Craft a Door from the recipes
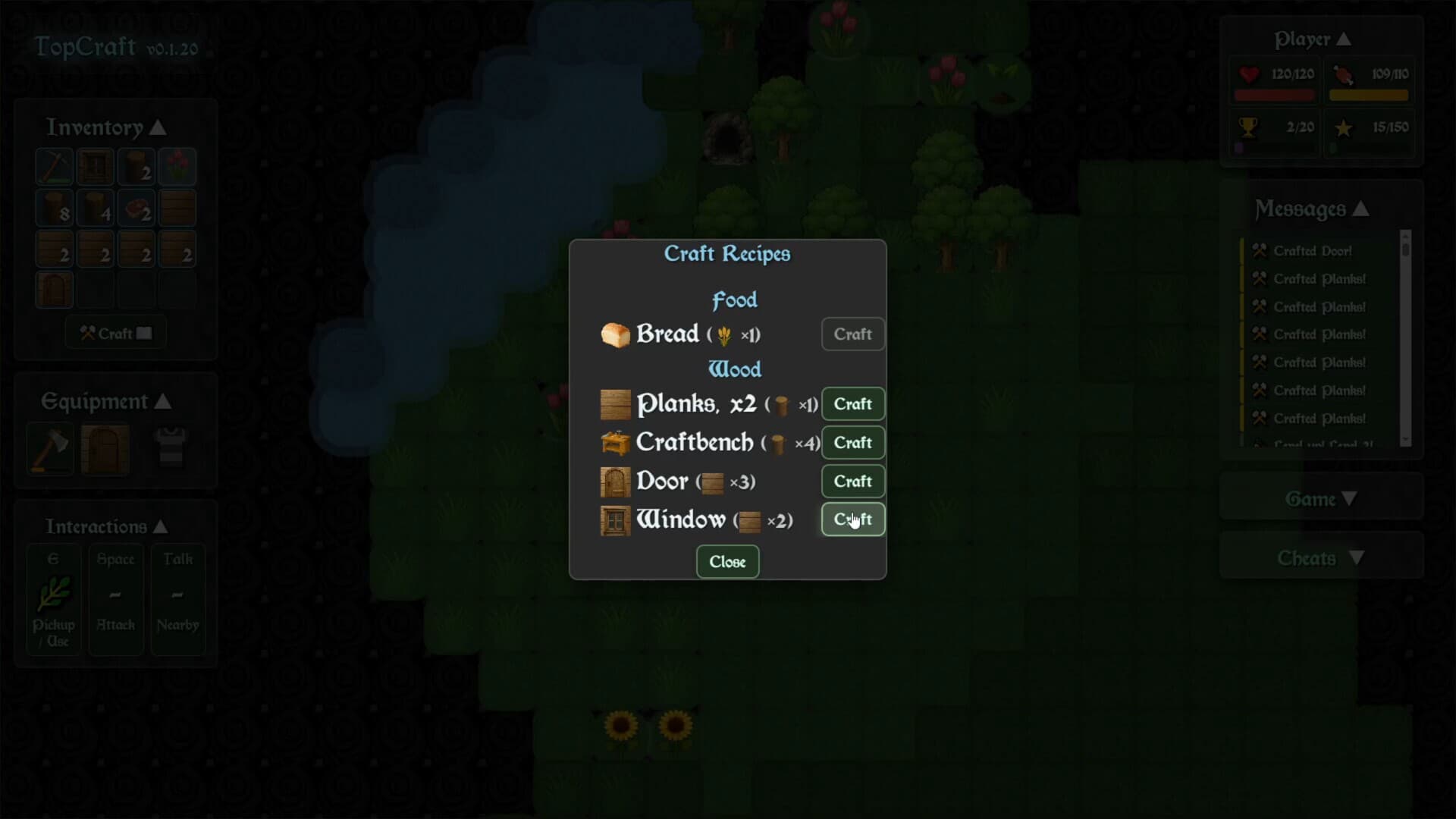 click(852, 481)
